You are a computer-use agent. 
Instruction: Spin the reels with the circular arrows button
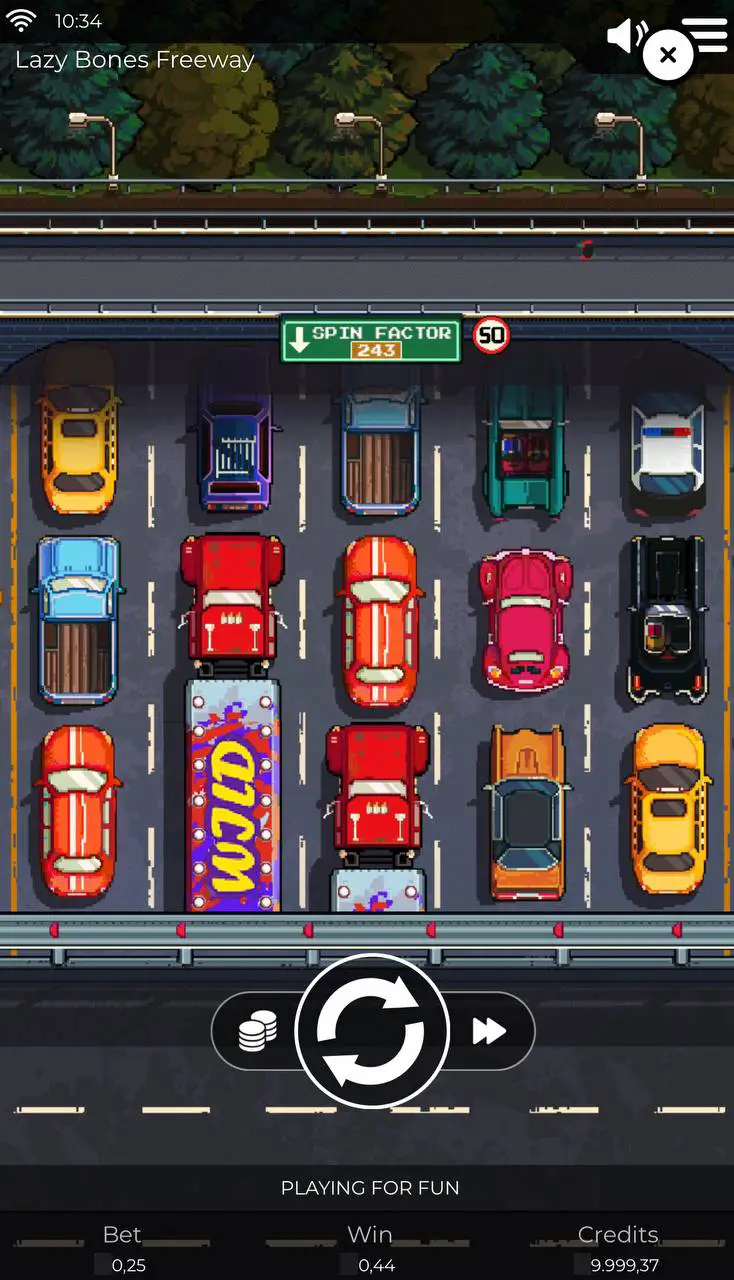click(372, 1031)
